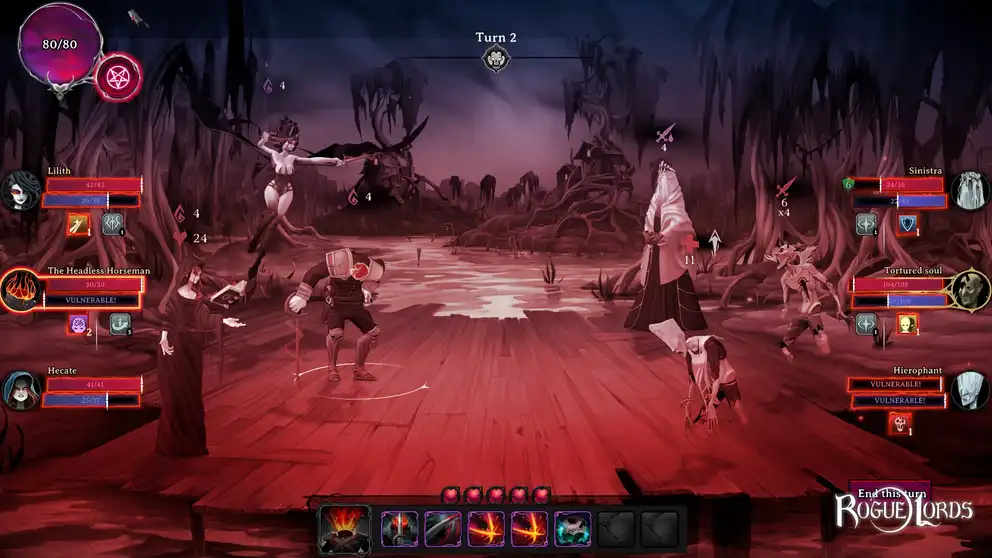Check Sinistra's blue shield status icon
The image size is (992, 558).
coord(907,224)
